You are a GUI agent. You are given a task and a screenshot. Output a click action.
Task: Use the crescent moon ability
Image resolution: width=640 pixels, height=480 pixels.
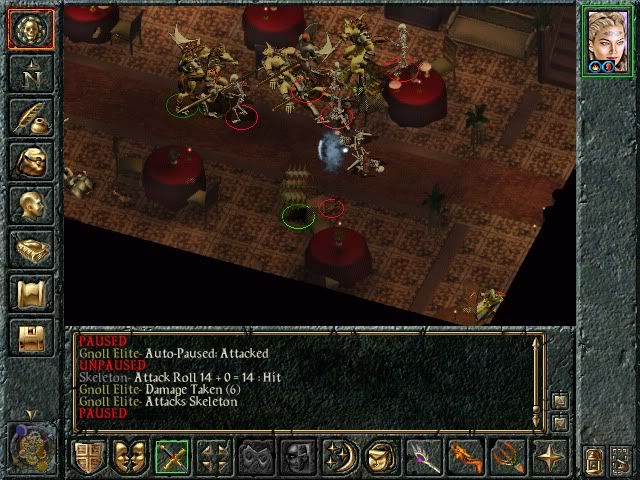pos(340,457)
